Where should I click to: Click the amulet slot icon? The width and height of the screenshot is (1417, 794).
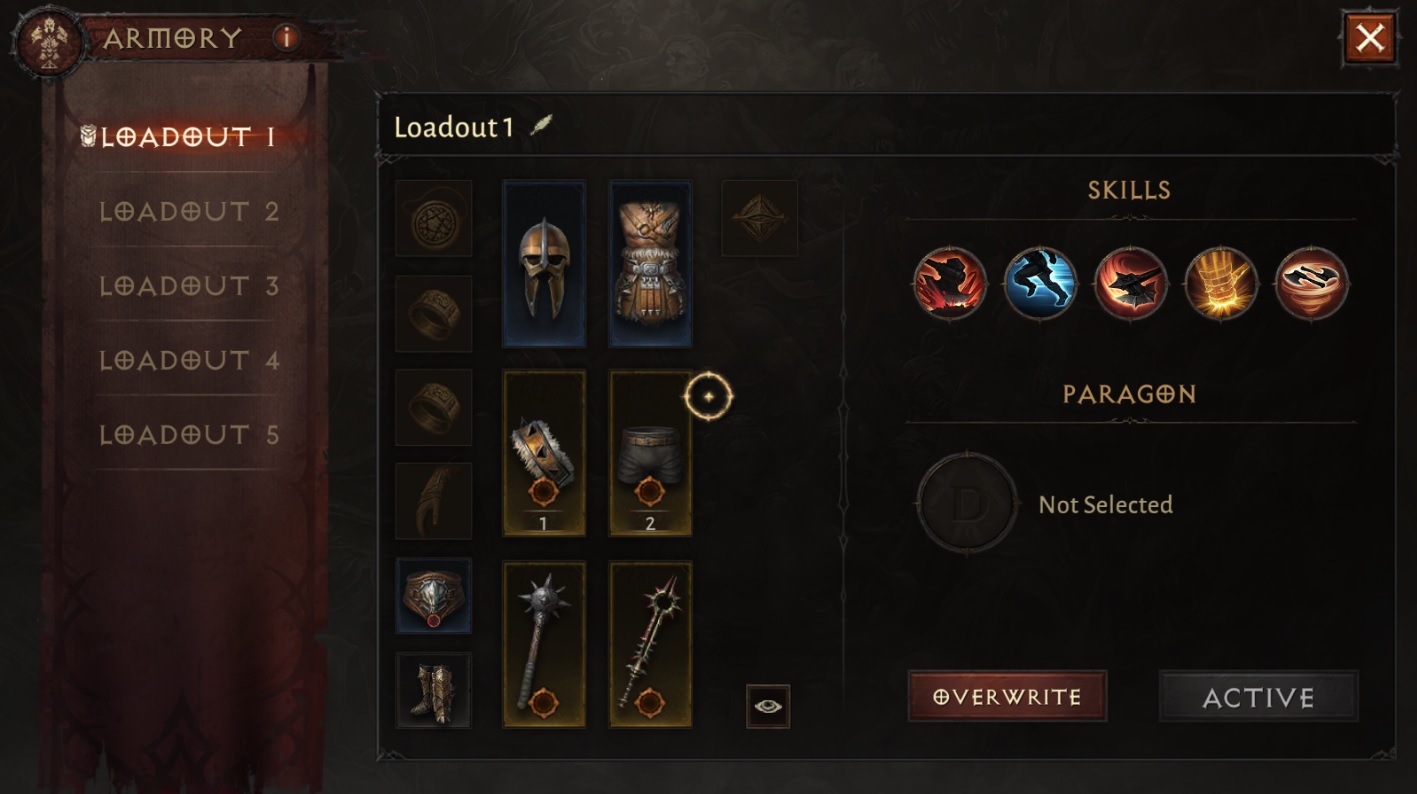click(433, 219)
